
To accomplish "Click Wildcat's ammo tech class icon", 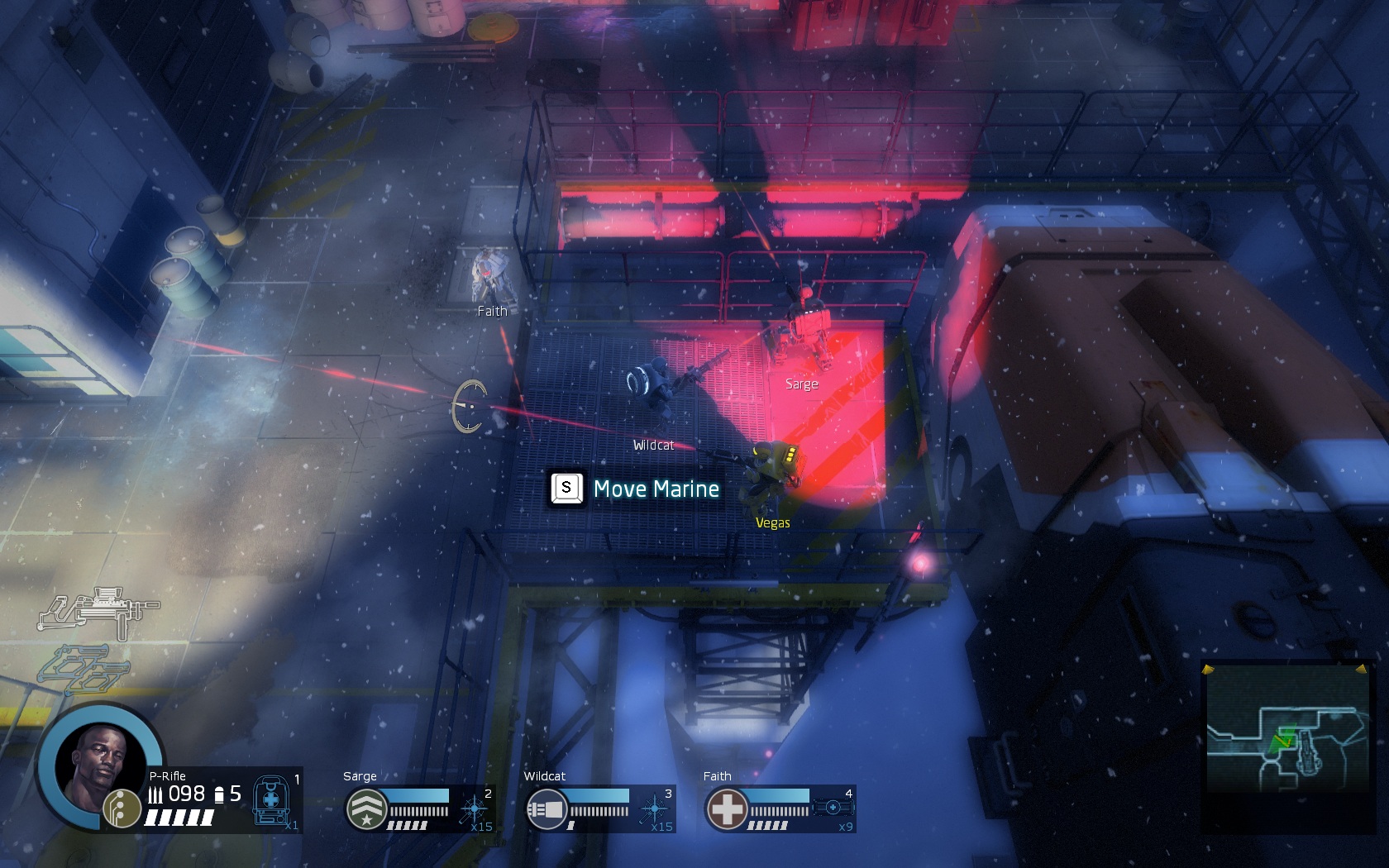I will (x=547, y=808).
